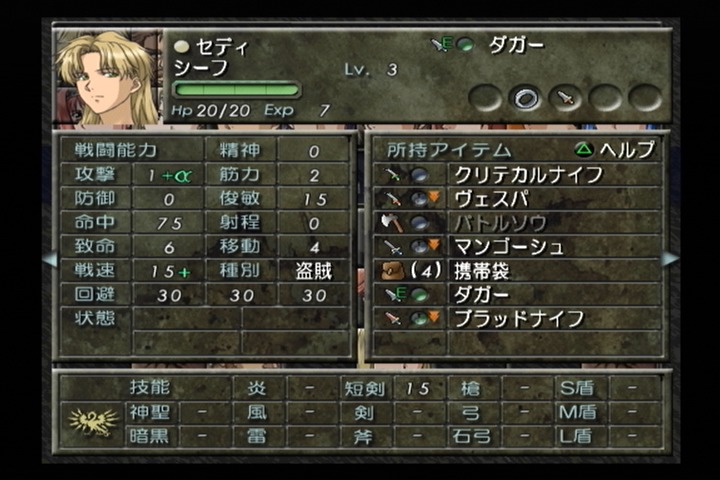Choose the ブラッドナイフ entry

tap(515, 319)
